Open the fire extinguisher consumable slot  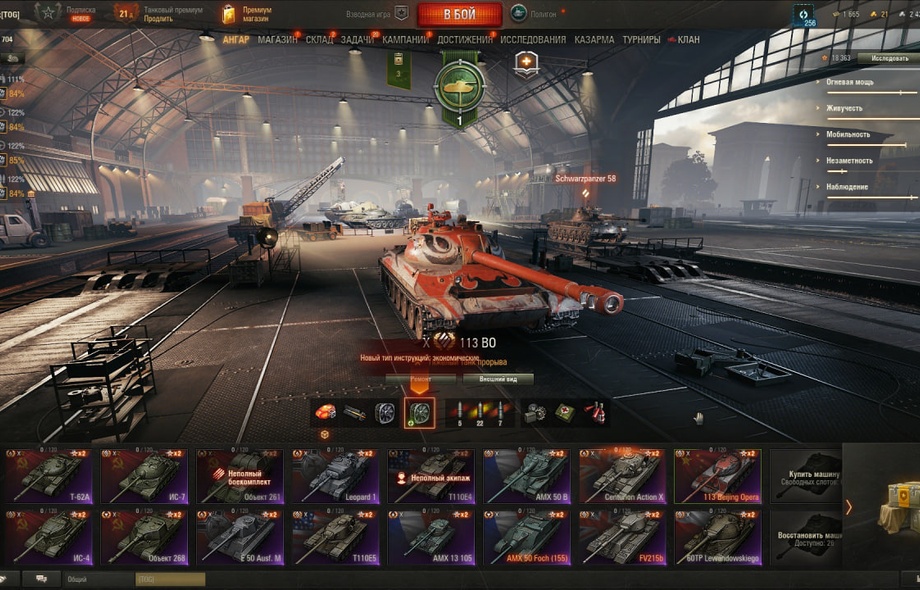(x=594, y=412)
